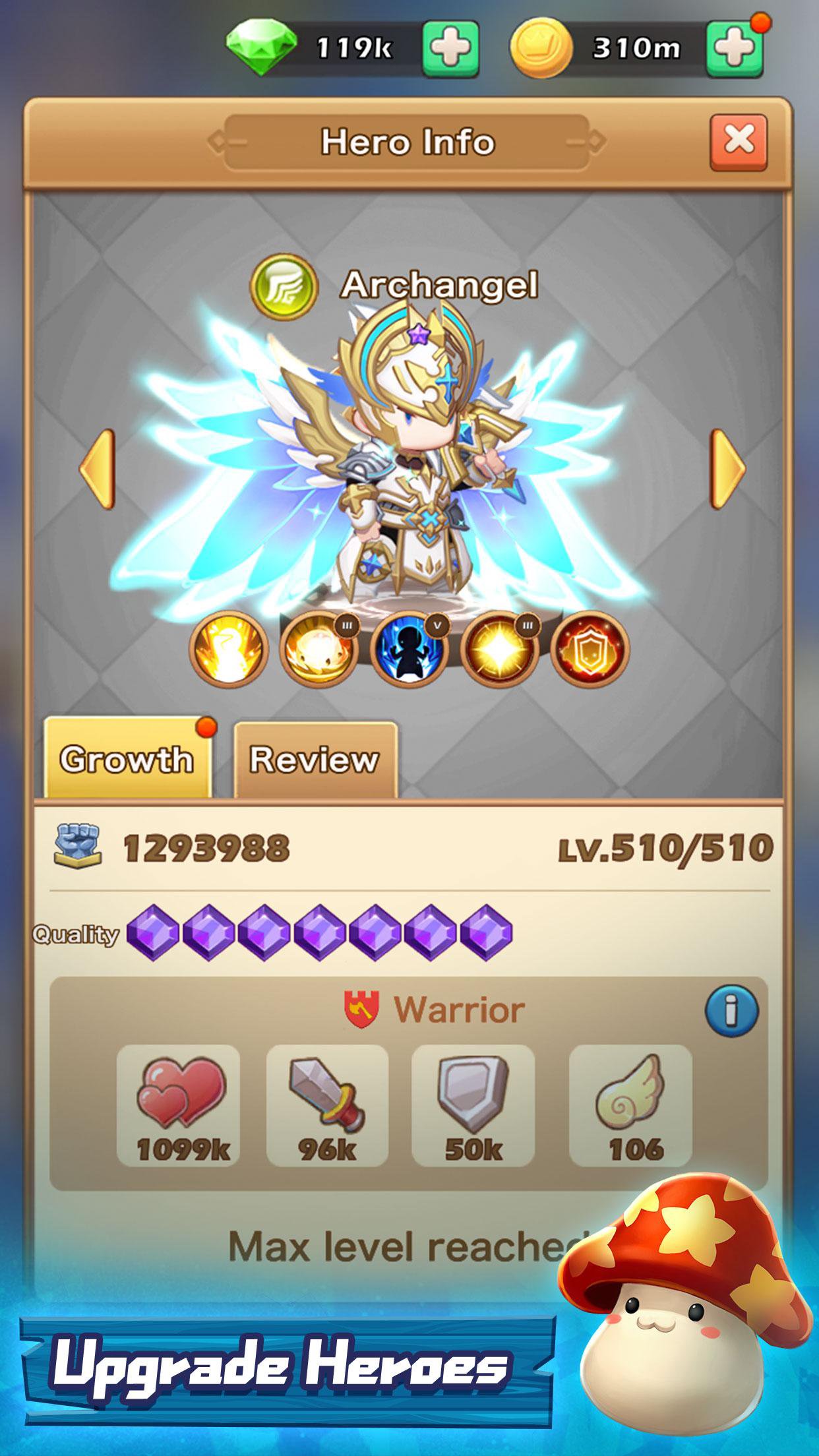View the blue silhouette skill icon

point(409,650)
